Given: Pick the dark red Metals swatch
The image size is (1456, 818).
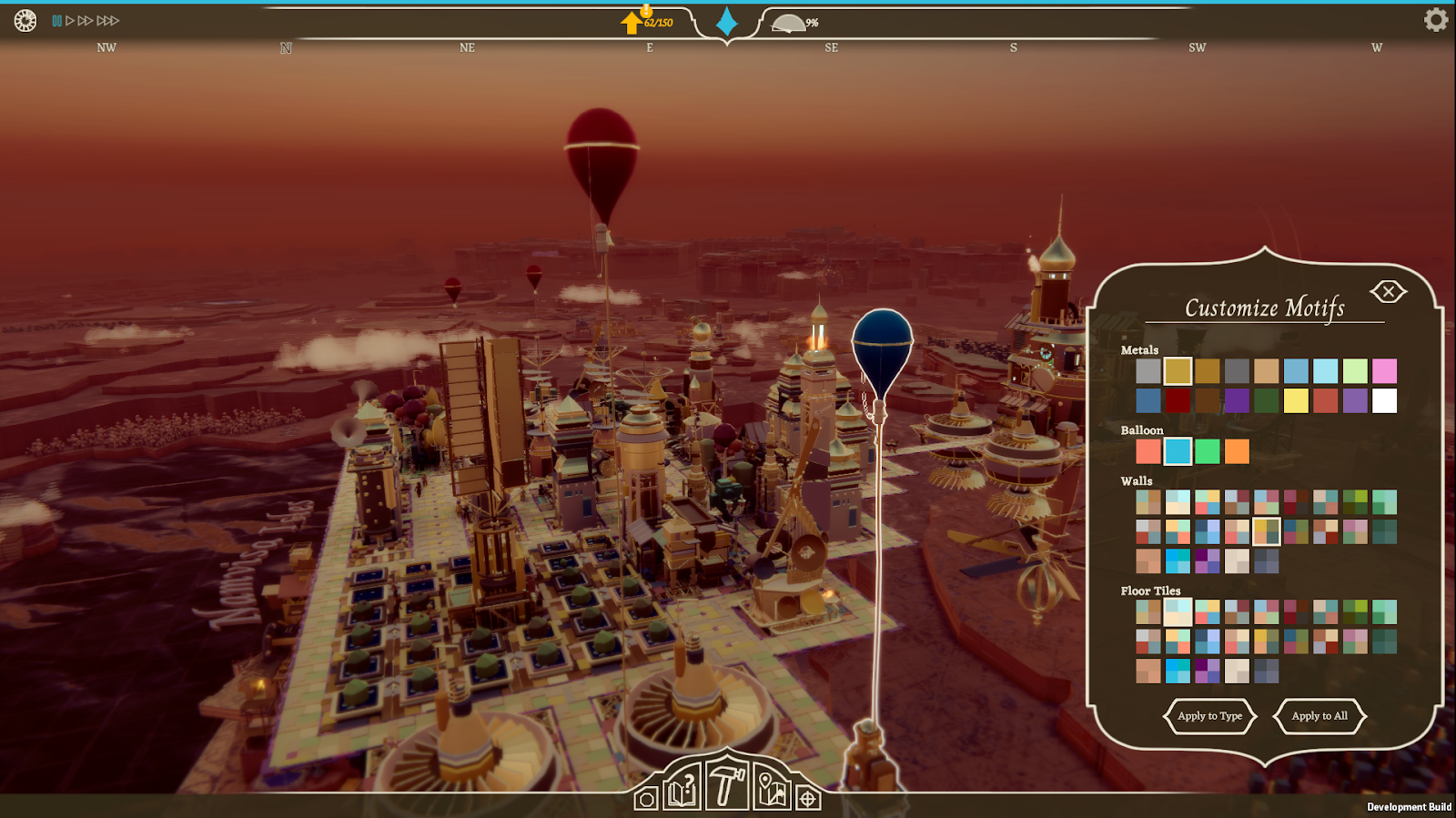Looking at the screenshot, I should 1178,400.
